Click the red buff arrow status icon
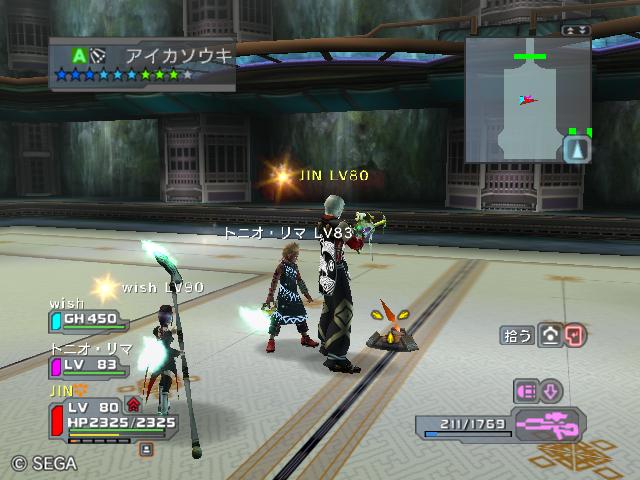 (133, 405)
